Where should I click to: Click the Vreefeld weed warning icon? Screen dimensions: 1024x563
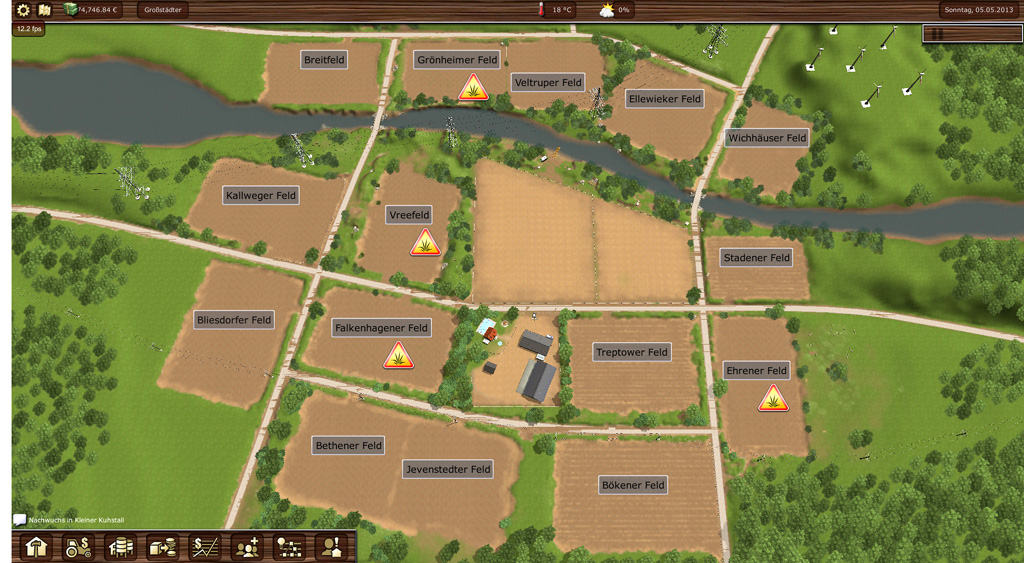point(425,242)
